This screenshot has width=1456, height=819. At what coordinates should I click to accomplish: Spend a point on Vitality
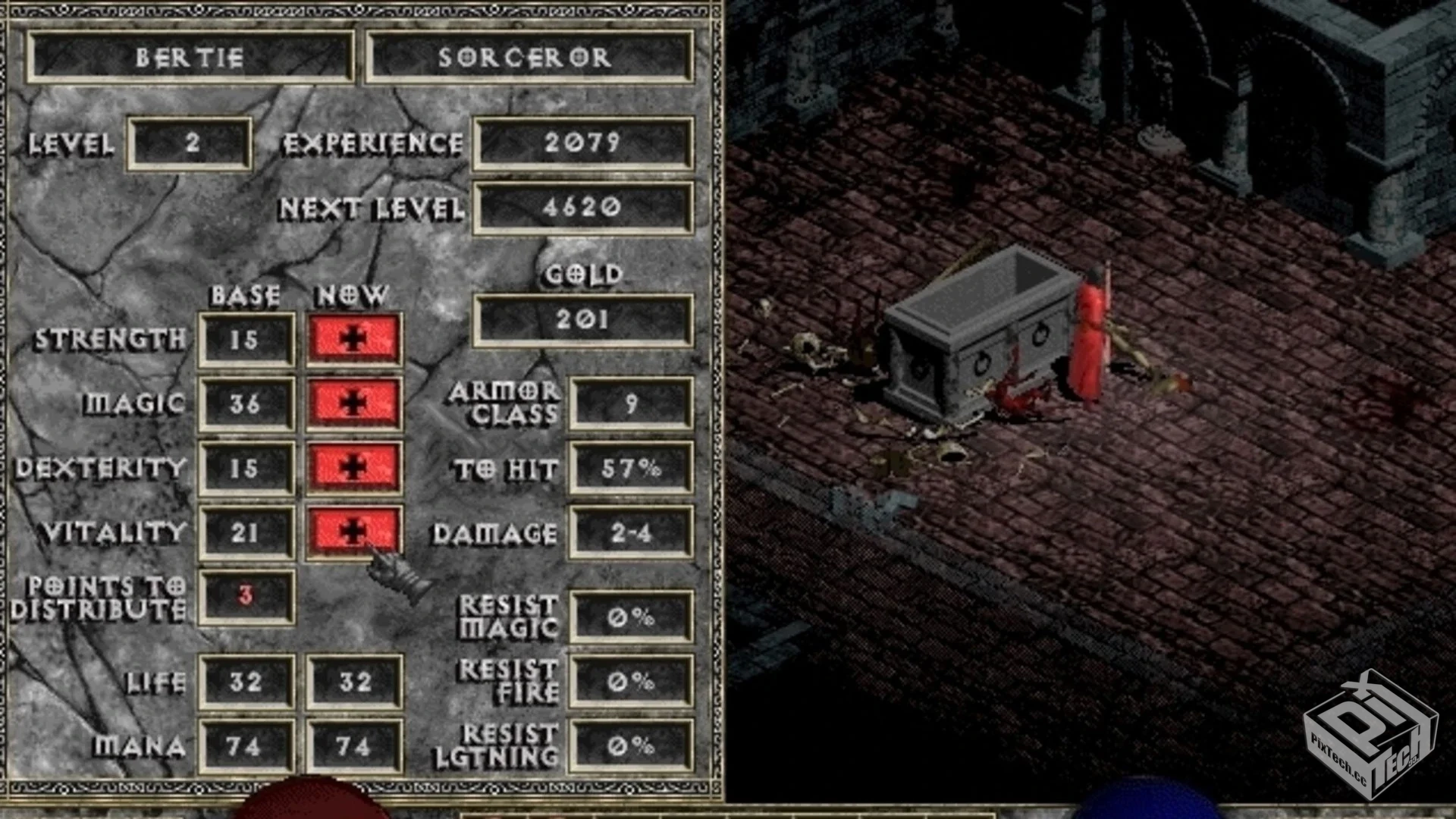(353, 532)
